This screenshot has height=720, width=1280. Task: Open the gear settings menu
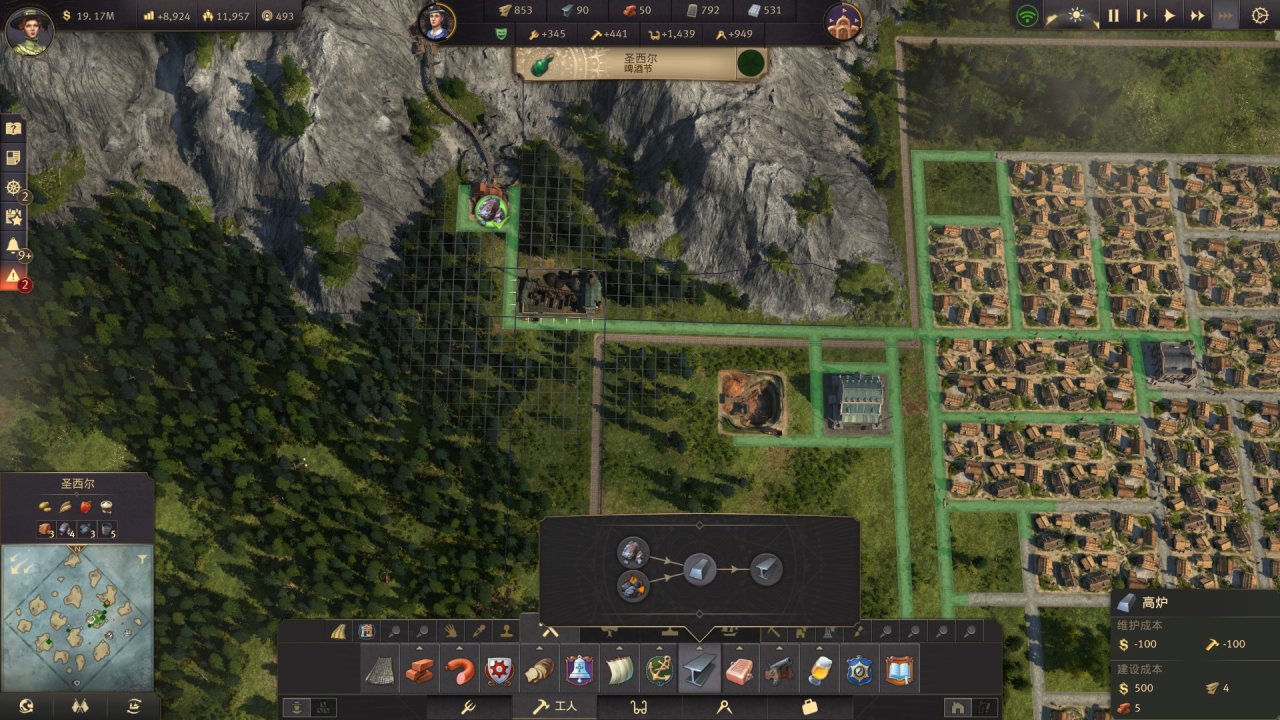(x=1259, y=15)
